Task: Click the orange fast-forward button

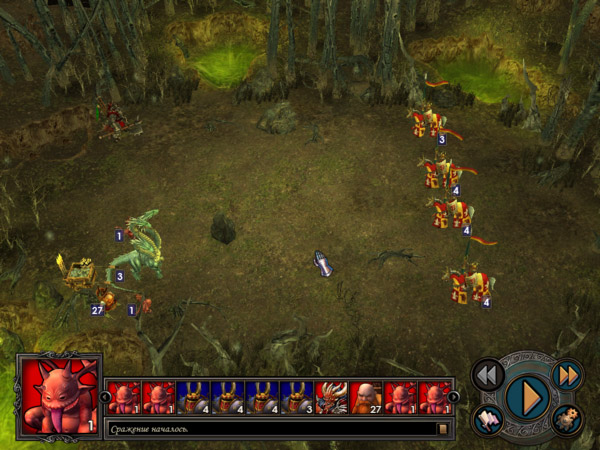Action: click(x=567, y=374)
